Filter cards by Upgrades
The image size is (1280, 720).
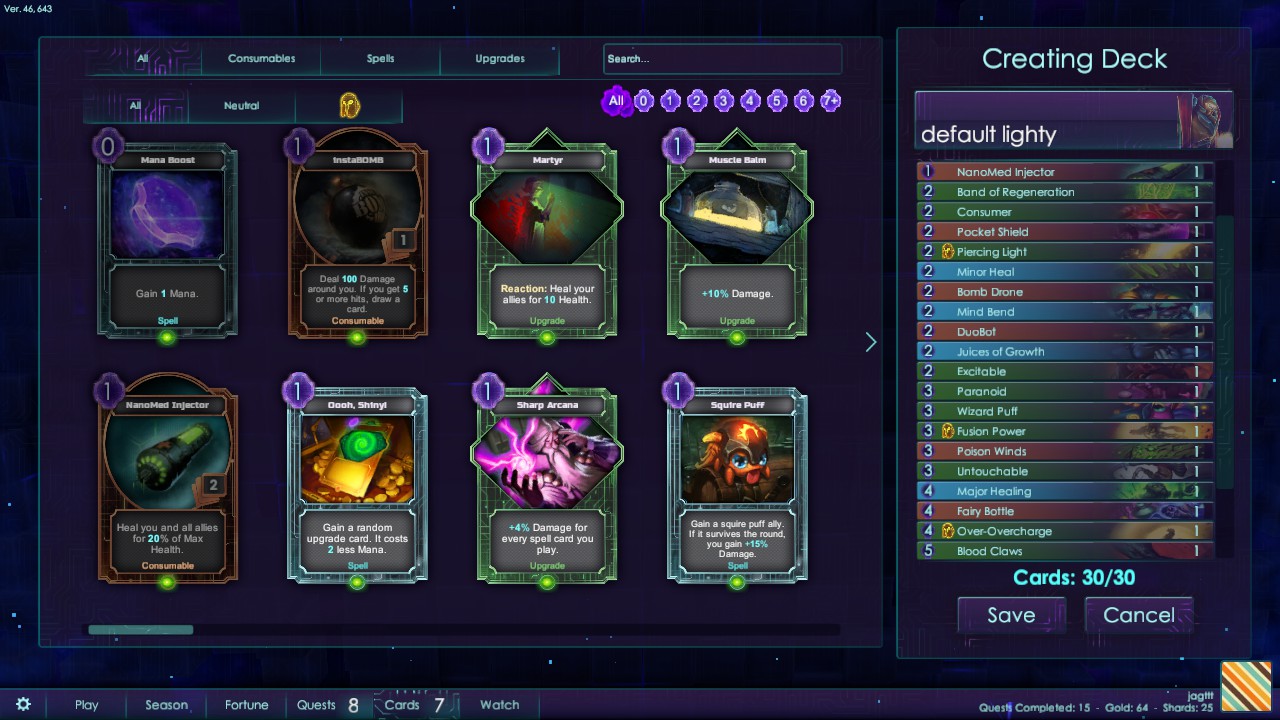[500, 59]
